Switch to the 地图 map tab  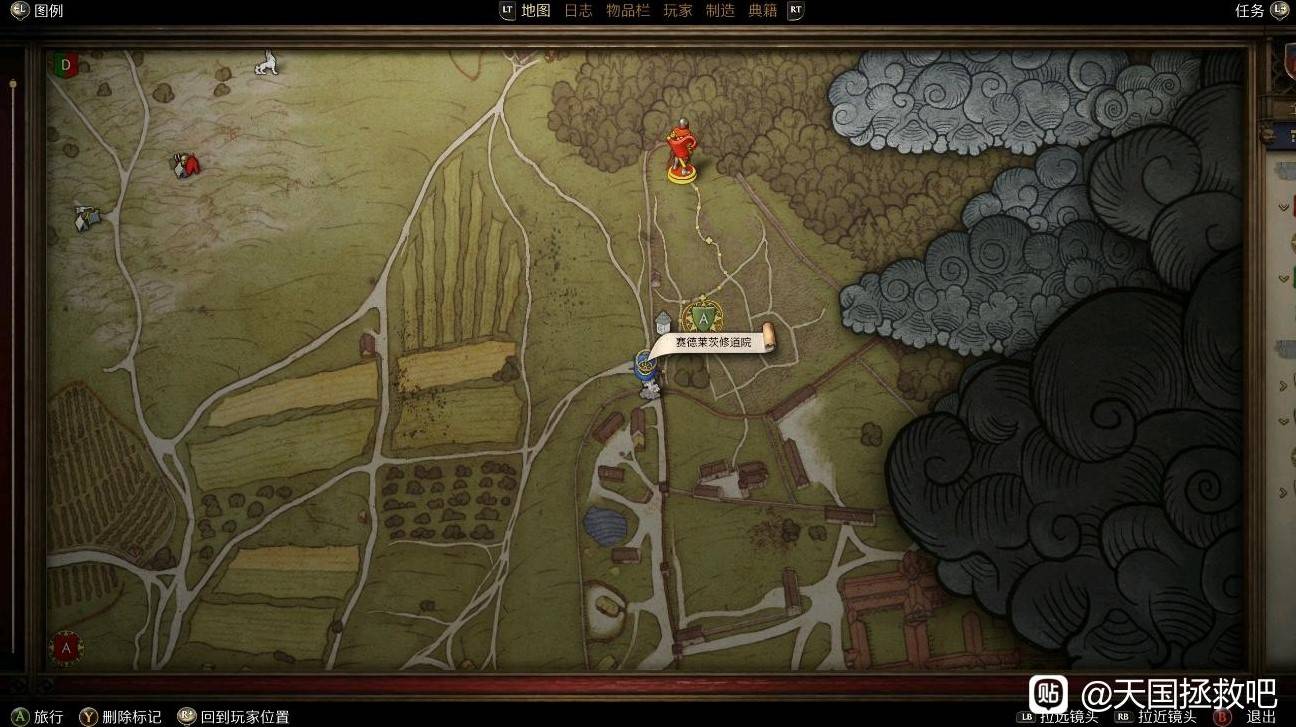[x=536, y=11]
